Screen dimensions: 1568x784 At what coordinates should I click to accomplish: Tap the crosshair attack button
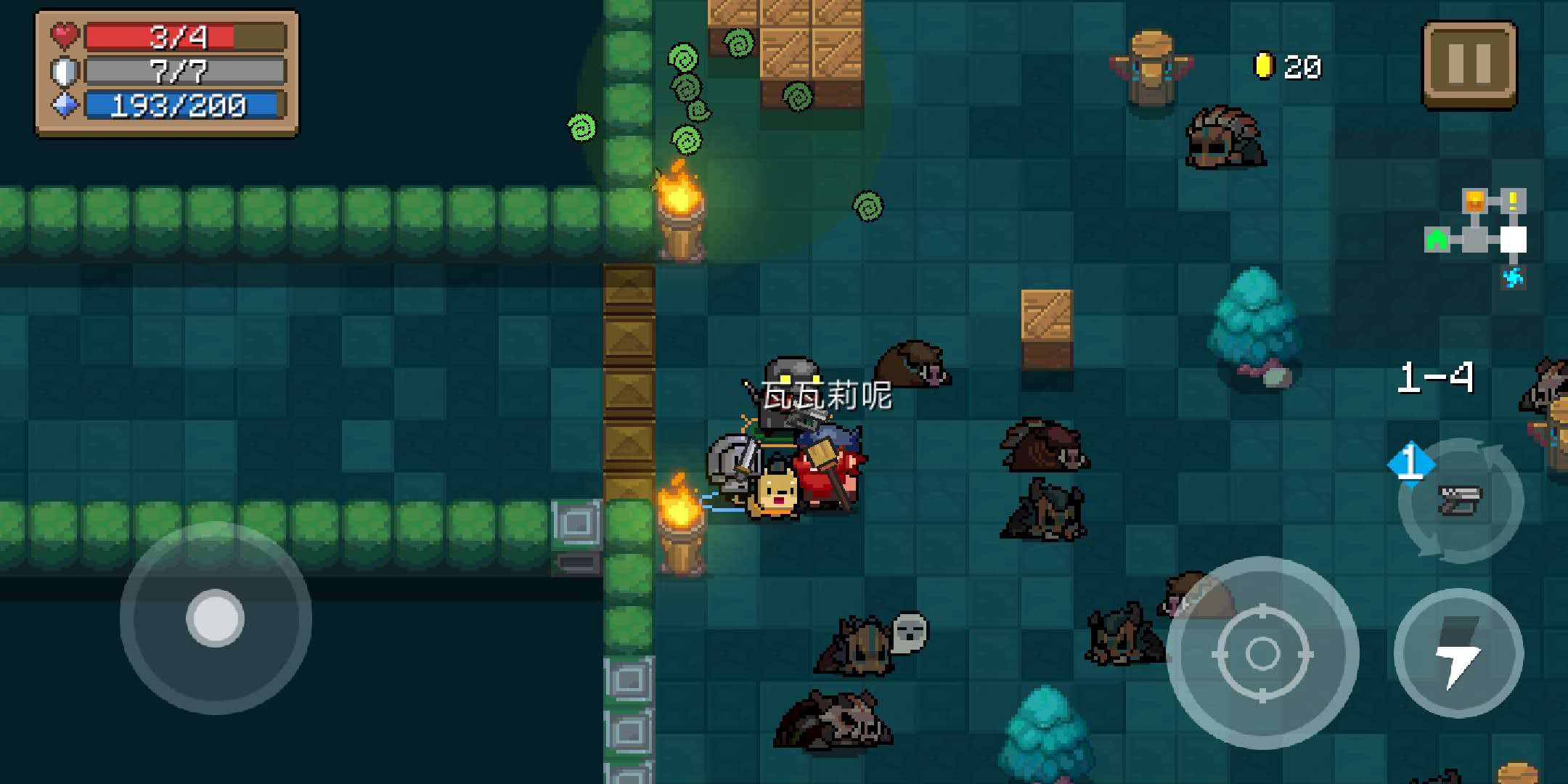click(x=1262, y=653)
